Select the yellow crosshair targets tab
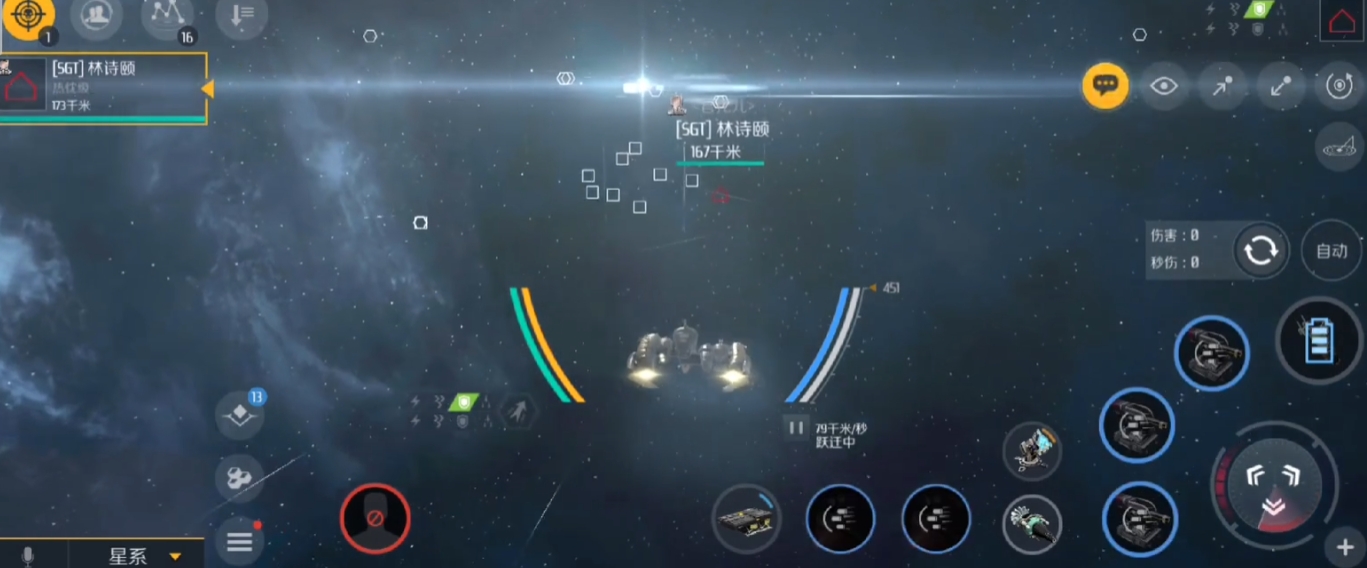 click(x=28, y=18)
